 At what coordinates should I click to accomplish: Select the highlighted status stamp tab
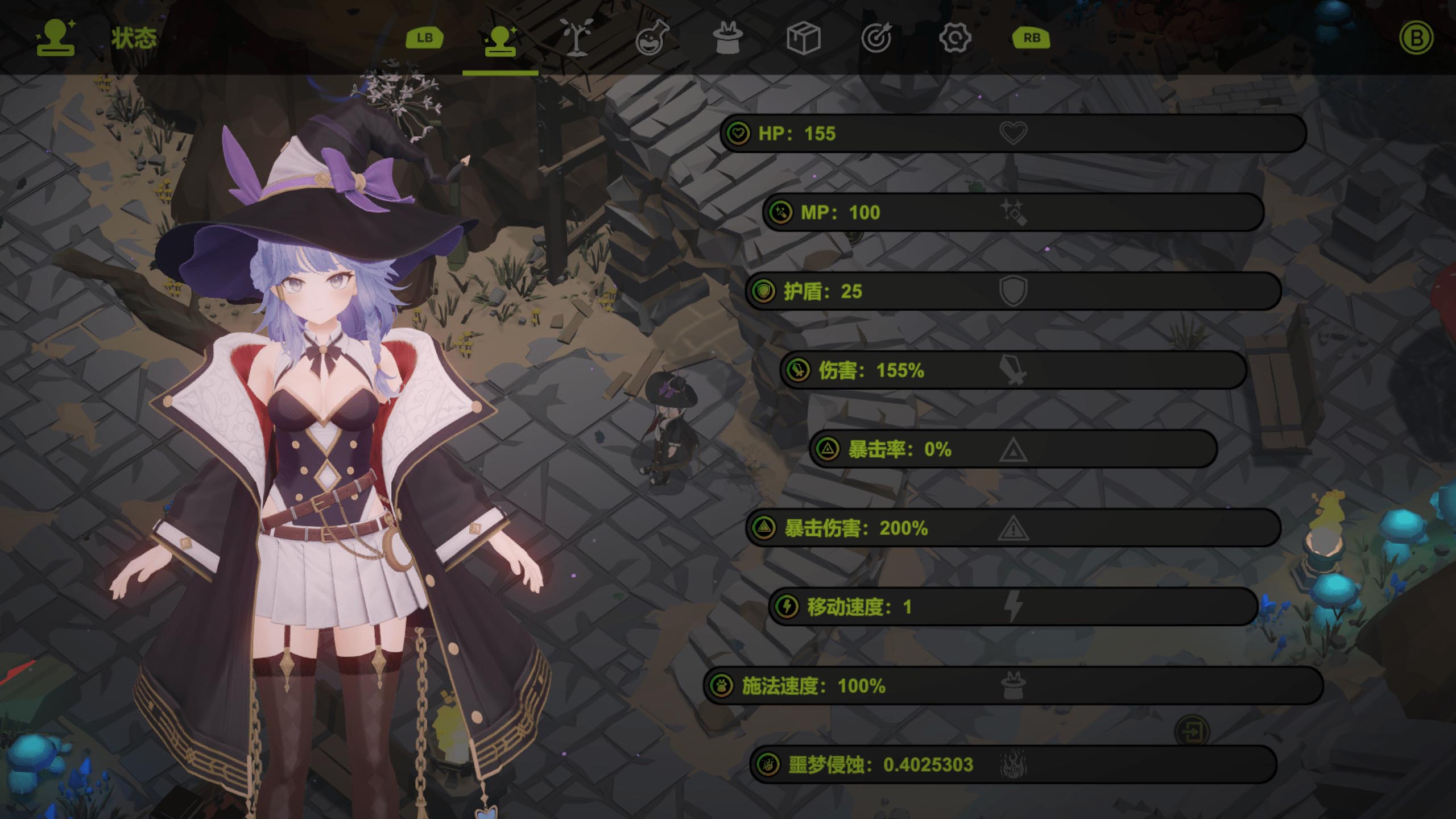(x=500, y=39)
